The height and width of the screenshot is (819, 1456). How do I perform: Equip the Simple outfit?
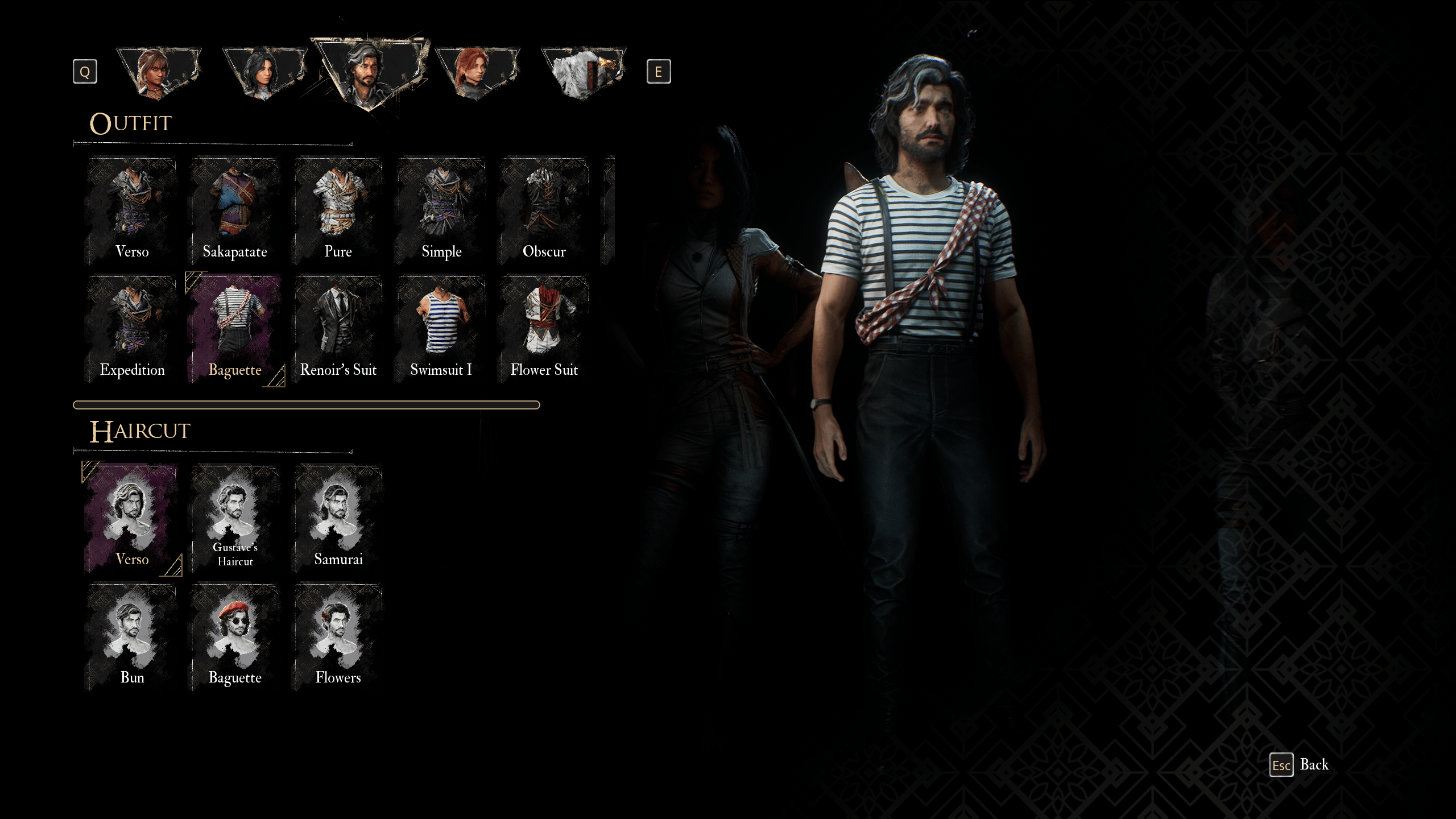441,212
